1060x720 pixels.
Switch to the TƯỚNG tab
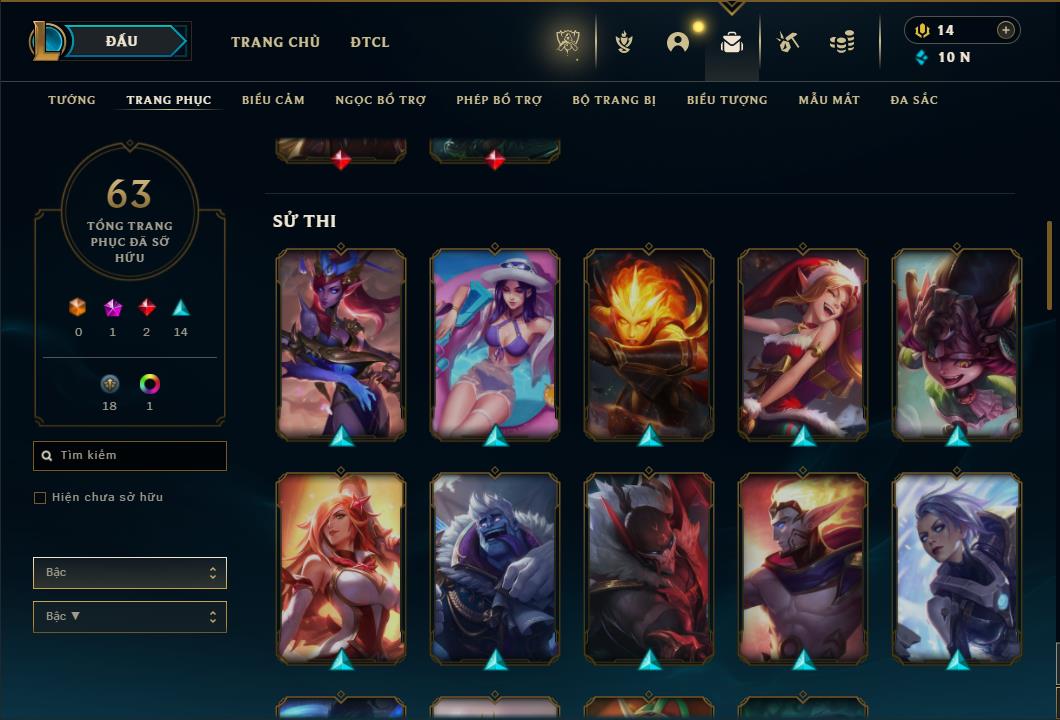point(72,100)
